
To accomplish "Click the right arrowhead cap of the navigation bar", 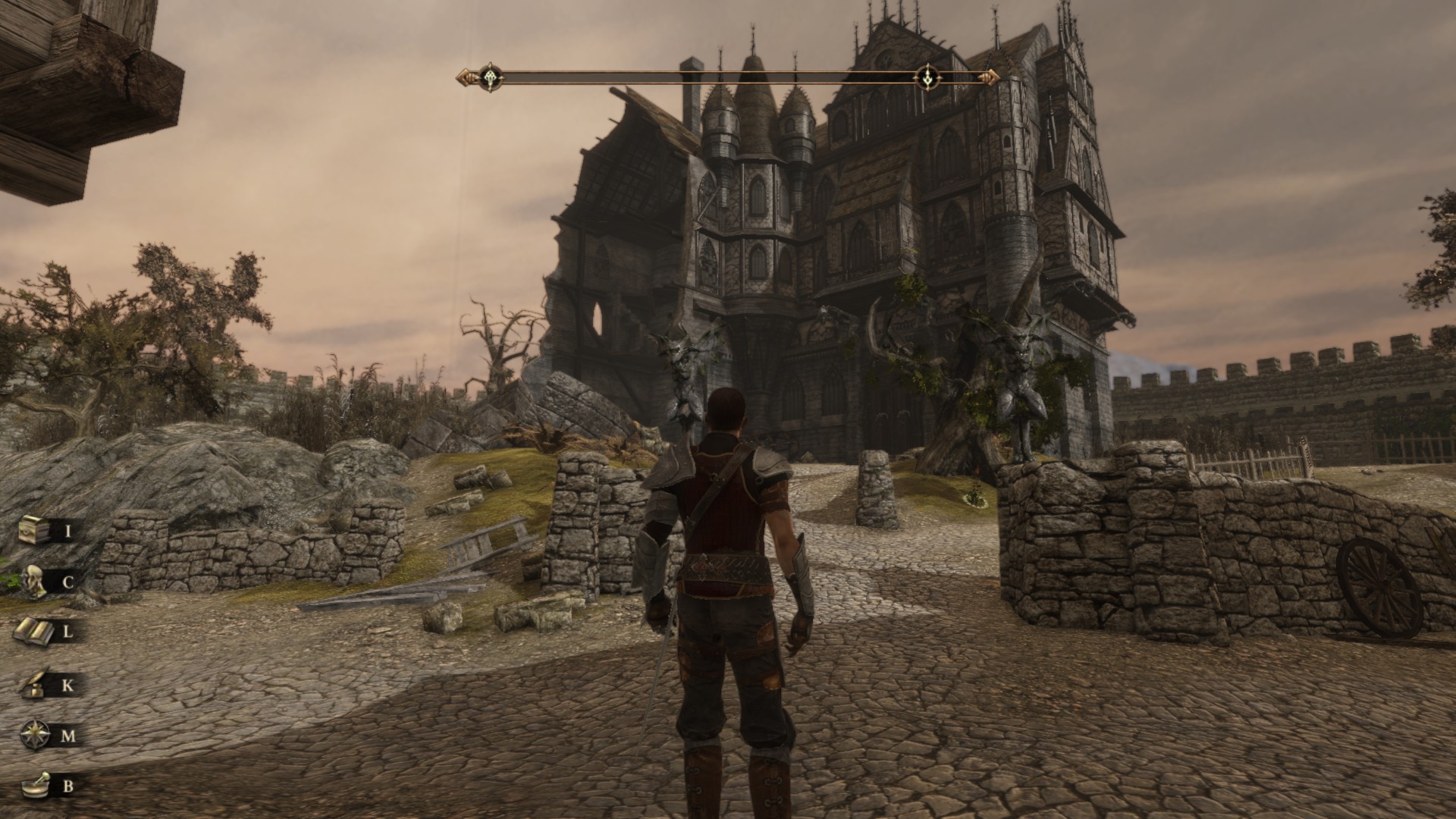I will point(988,76).
